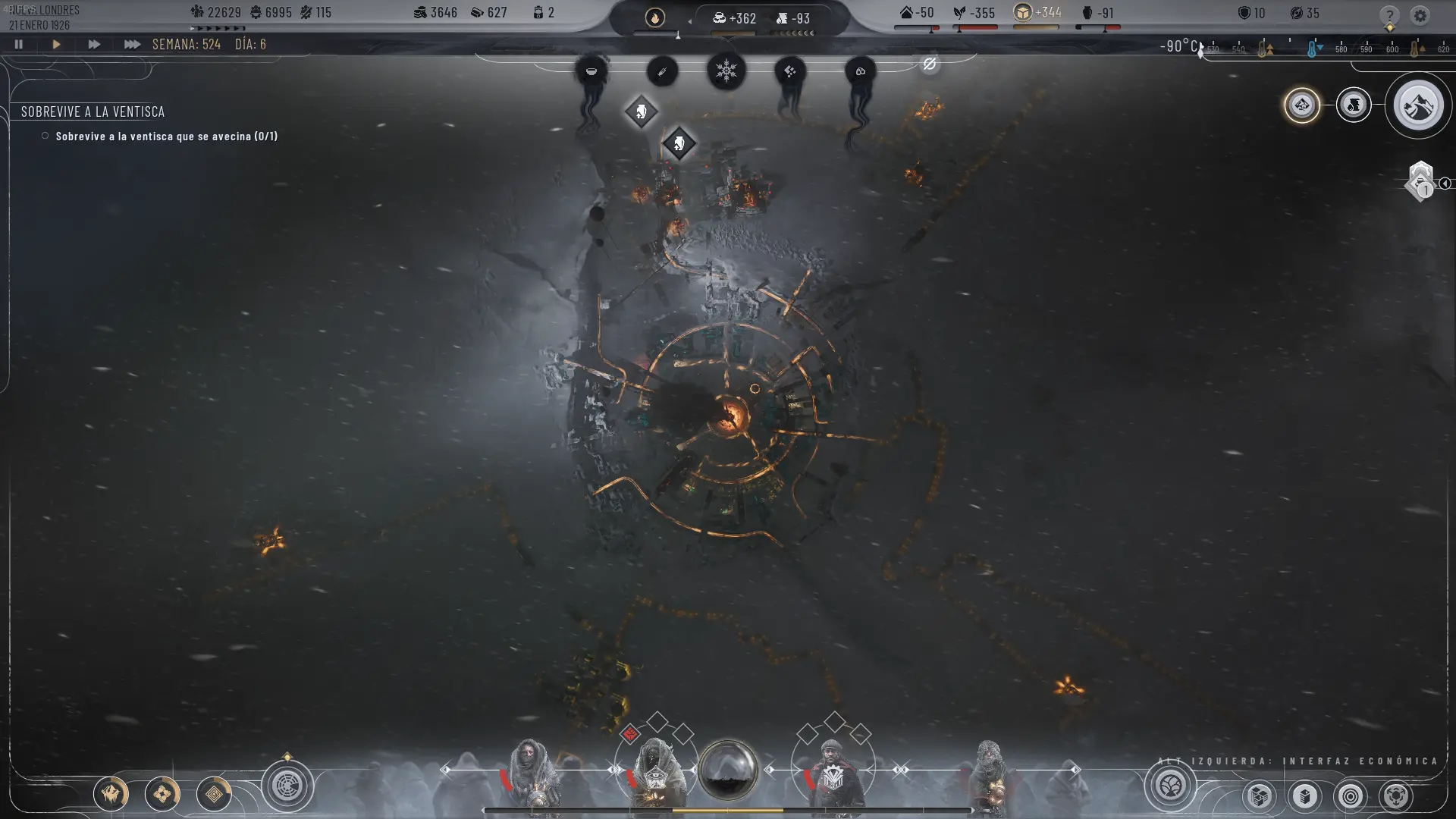Image resolution: width=1456 pixels, height=819 pixels.
Task: Open the Council hall round button
Action: point(287,786)
